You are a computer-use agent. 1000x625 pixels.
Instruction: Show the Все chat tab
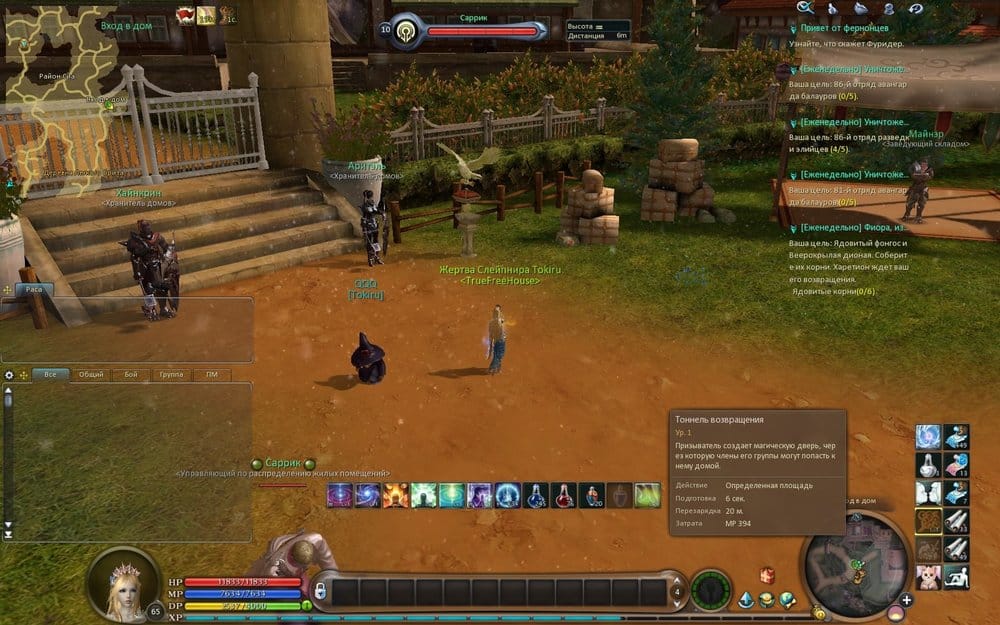coord(49,375)
